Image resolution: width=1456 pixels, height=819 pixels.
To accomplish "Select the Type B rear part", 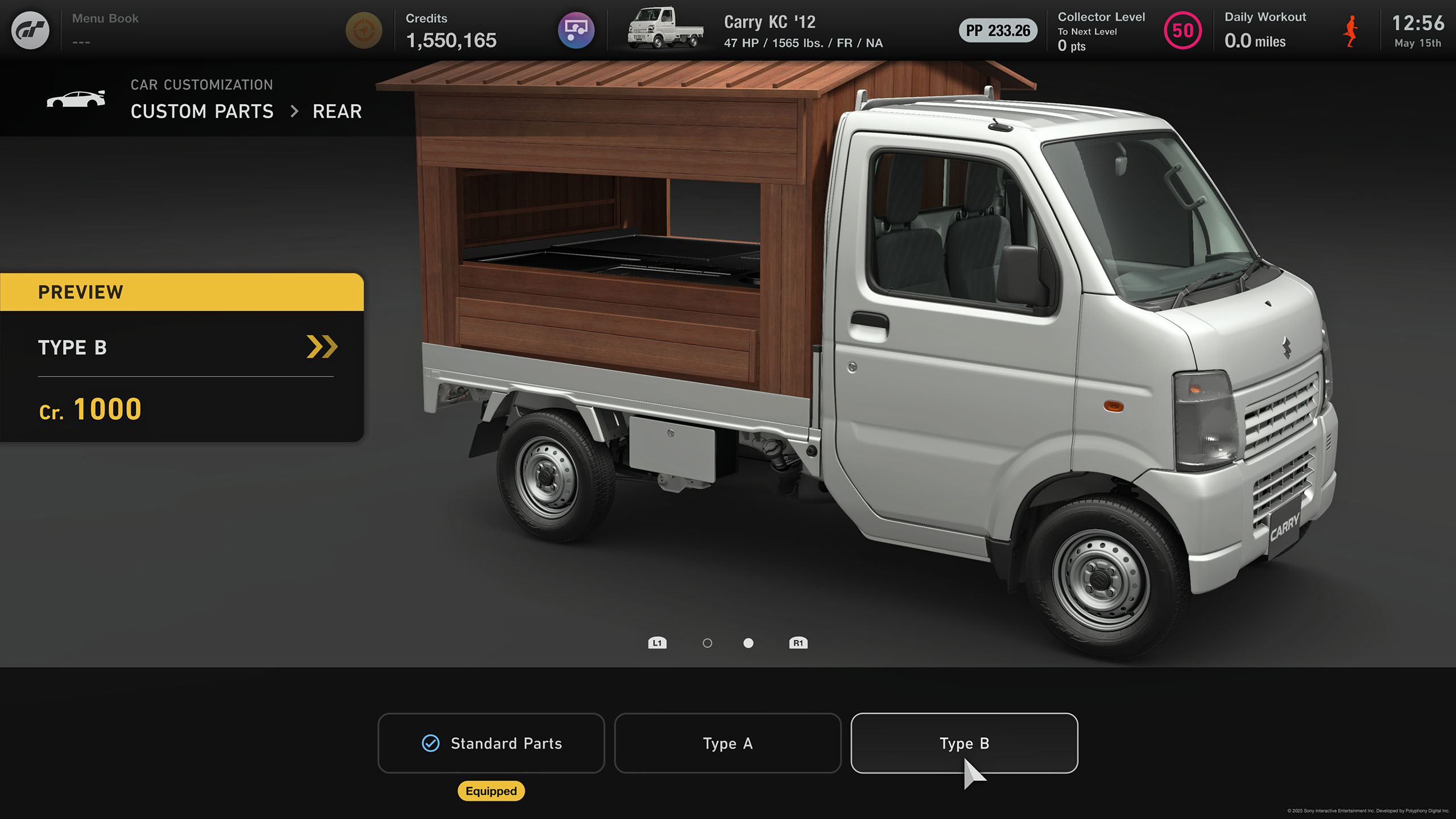I will click(x=964, y=743).
